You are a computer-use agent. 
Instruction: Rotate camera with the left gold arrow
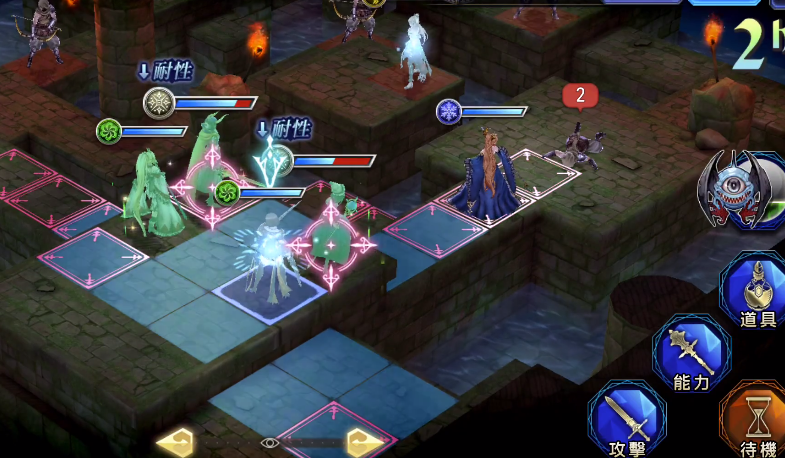click(176, 441)
